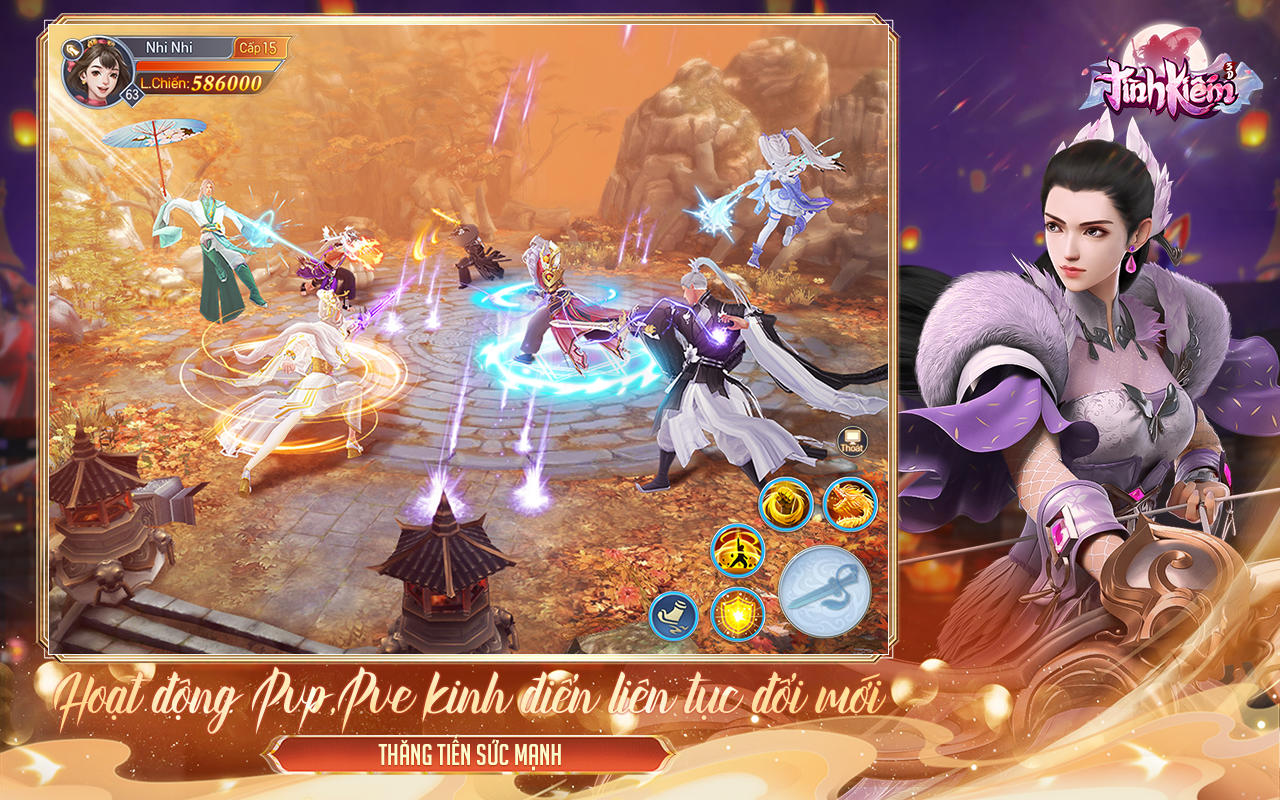Cast the golden dragon skill
This screenshot has width=1280, height=800.
[852, 502]
